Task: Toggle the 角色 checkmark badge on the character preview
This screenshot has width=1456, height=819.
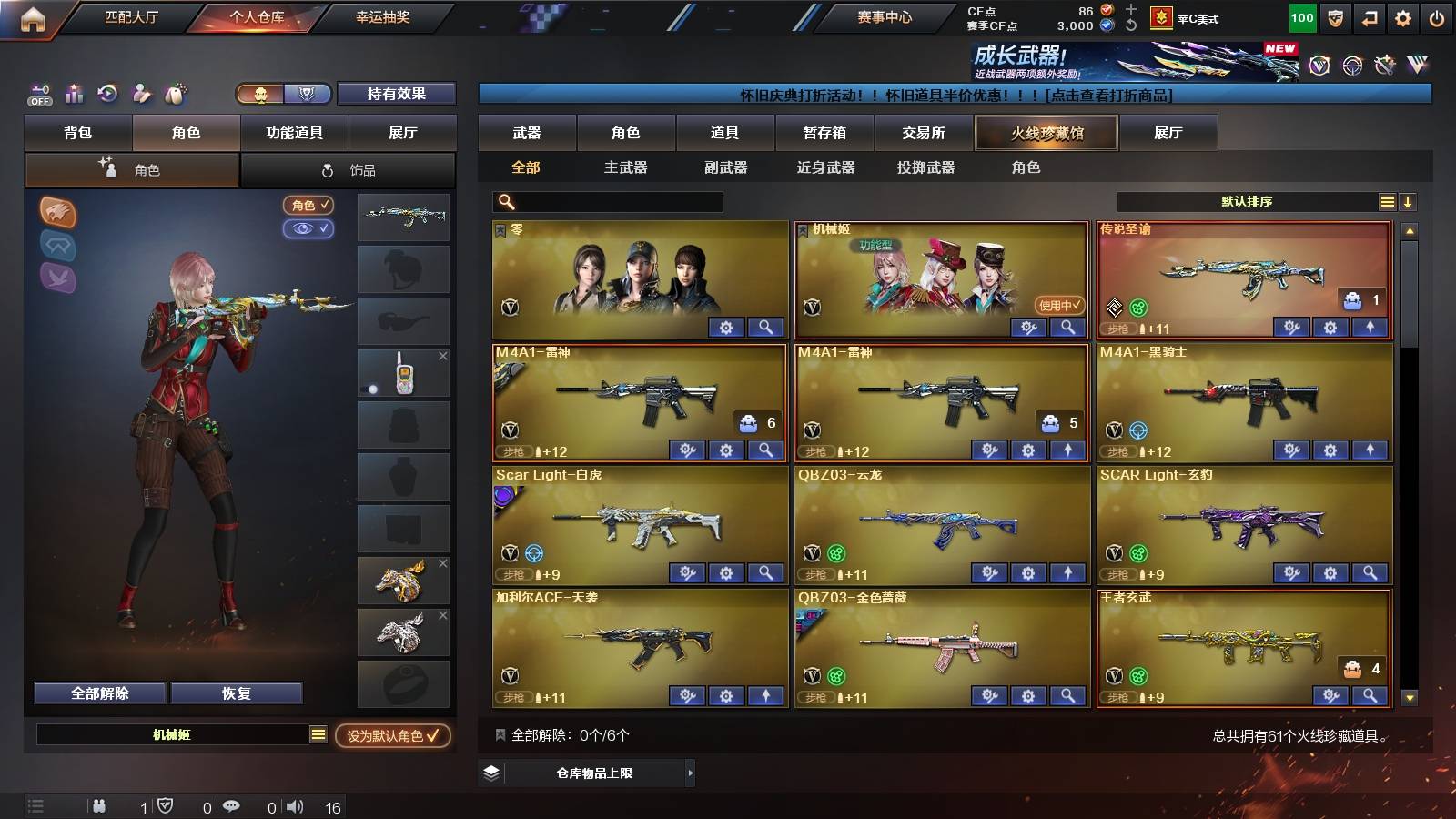Action: [308, 206]
